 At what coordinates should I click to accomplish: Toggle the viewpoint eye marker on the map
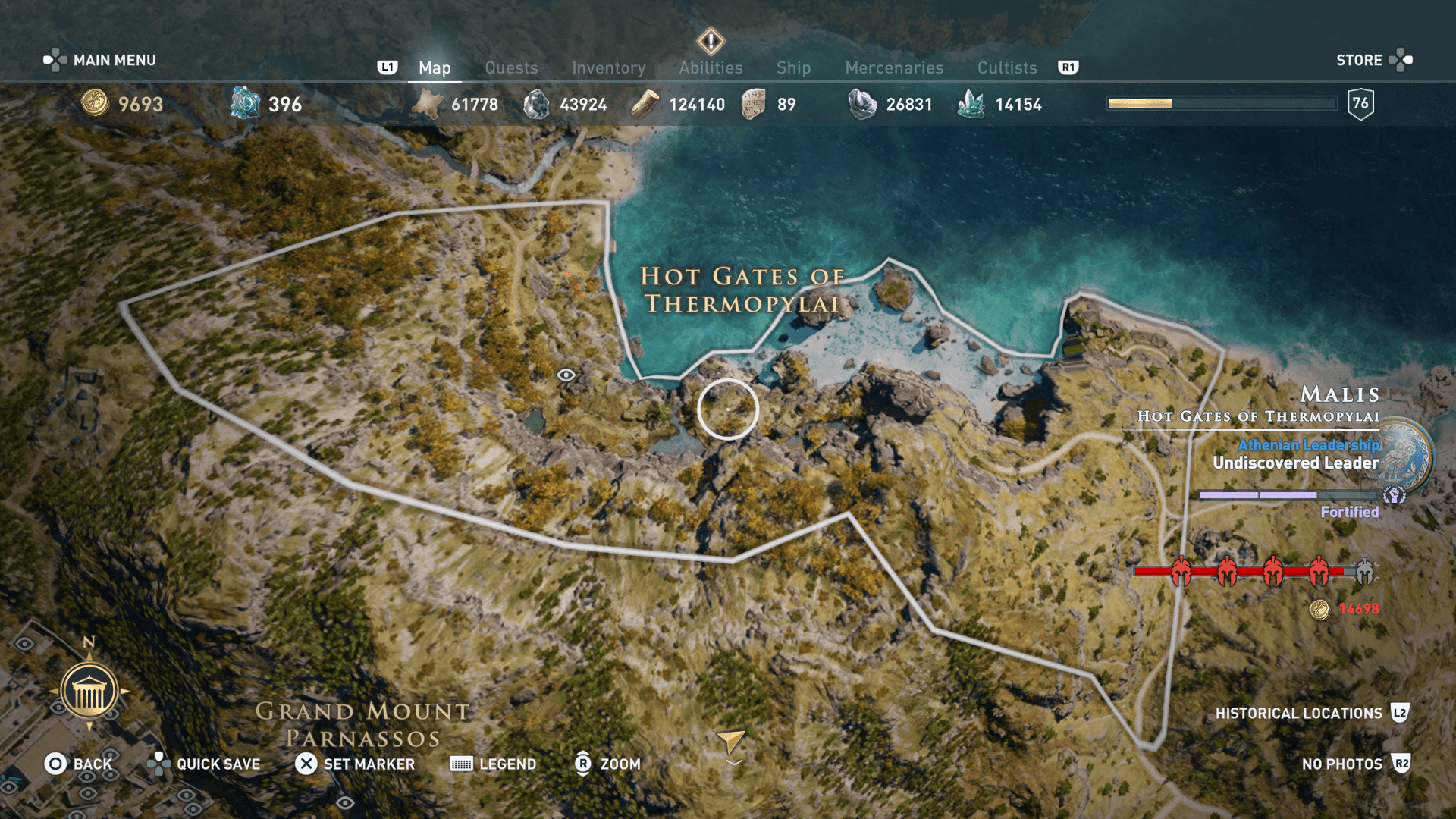click(565, 373)
